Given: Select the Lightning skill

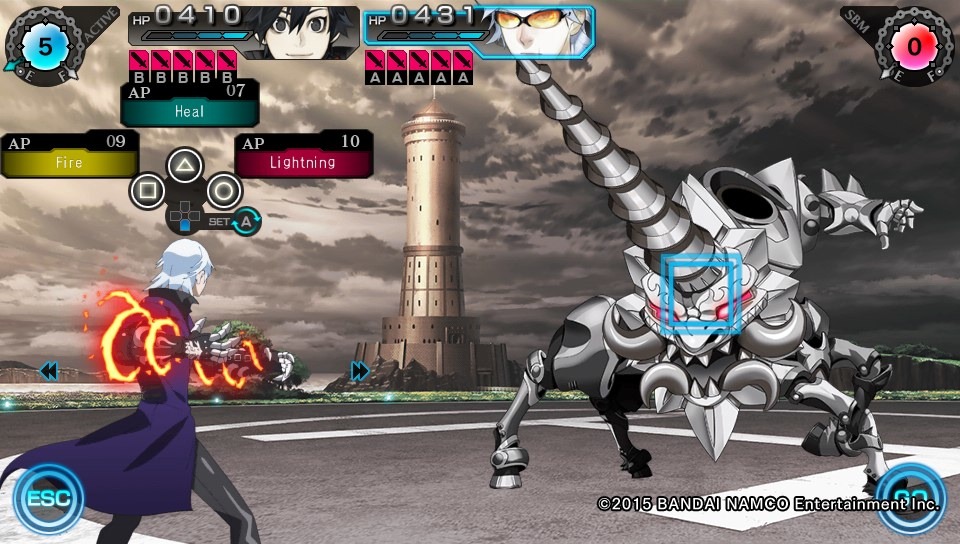Looking at the screenshot, I should [303, 155].
